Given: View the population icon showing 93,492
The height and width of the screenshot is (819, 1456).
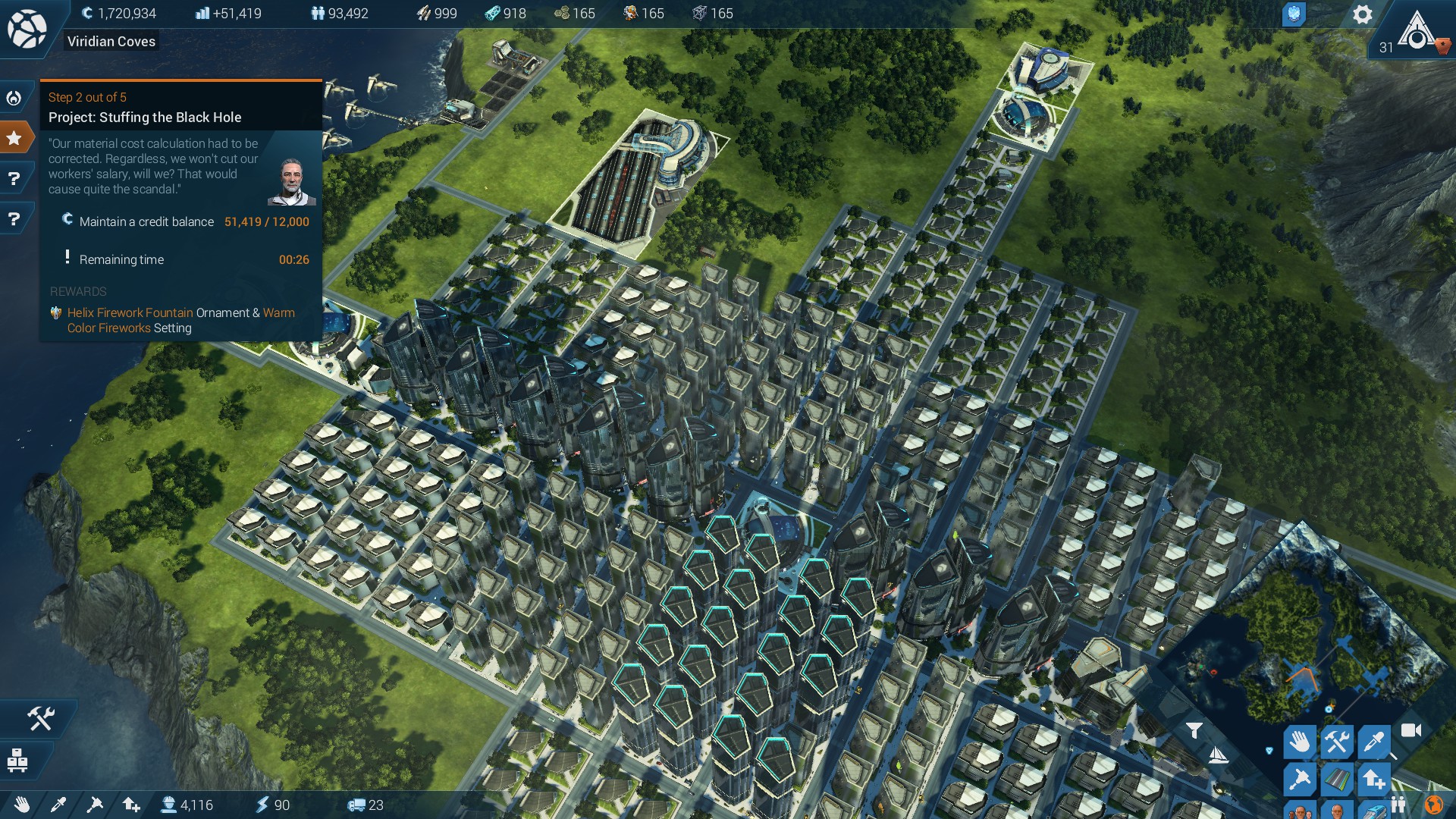Looking at the screenshot, I should 318,13.
